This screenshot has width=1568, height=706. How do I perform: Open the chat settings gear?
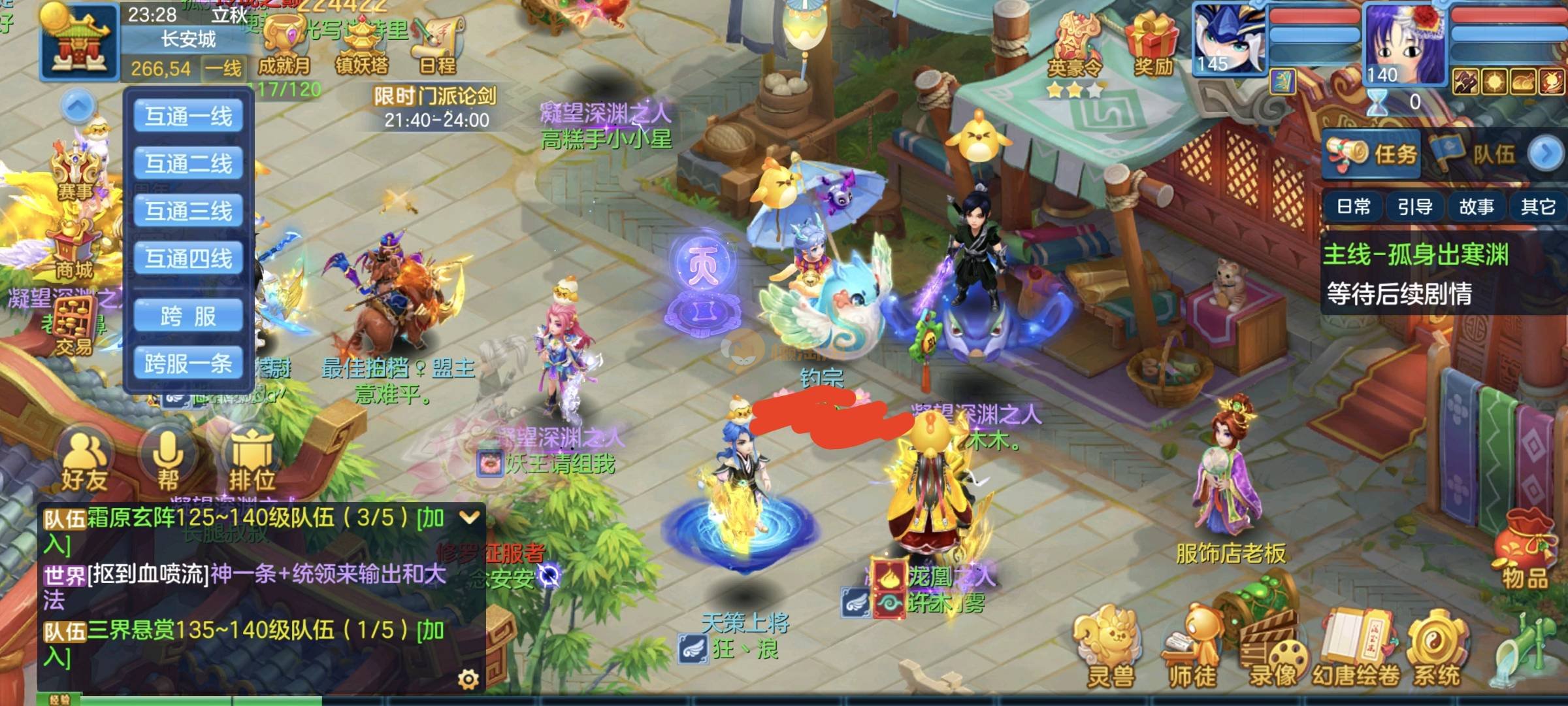click(468, 680)
